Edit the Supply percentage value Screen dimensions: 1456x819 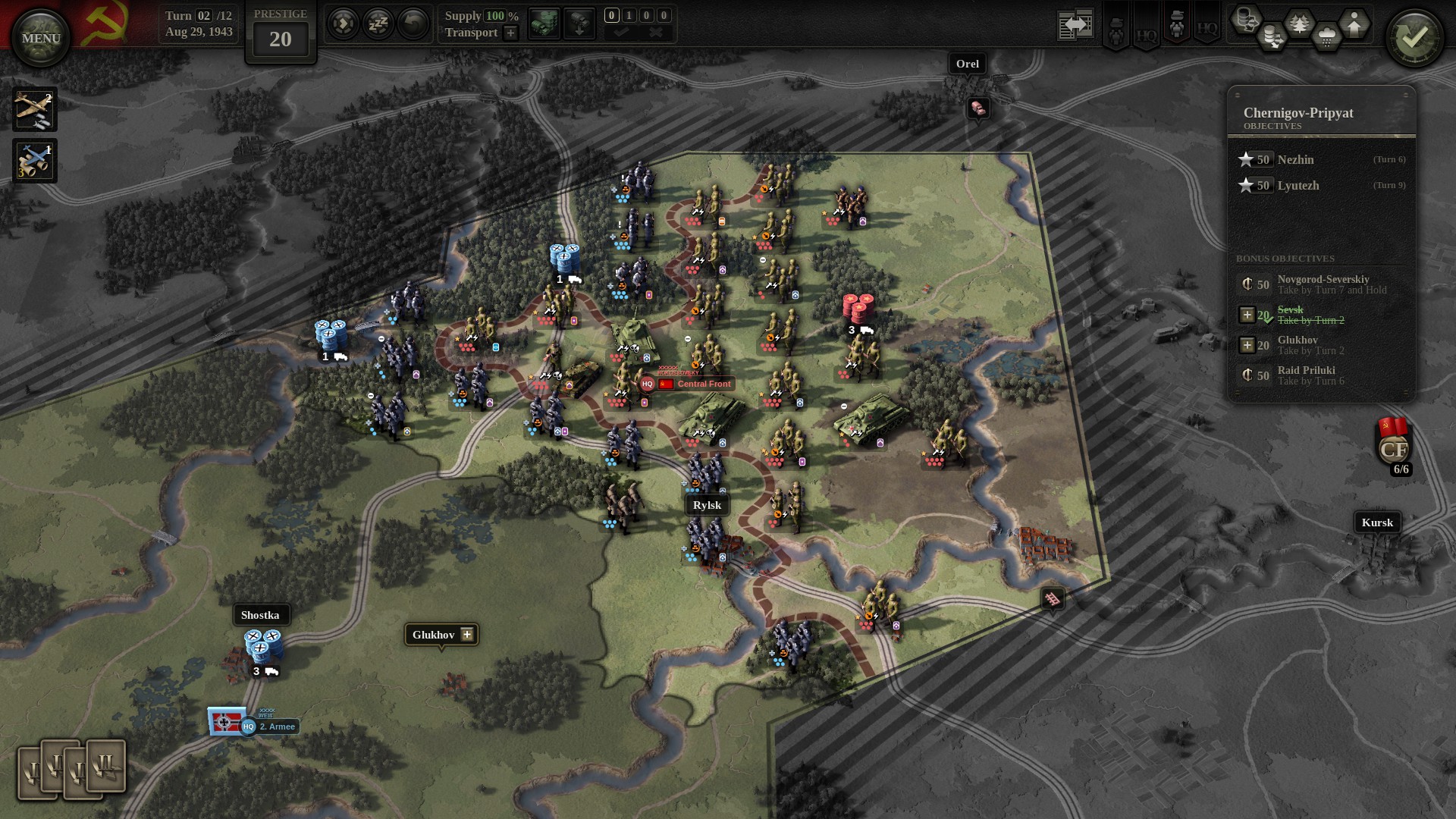point(494,15)
